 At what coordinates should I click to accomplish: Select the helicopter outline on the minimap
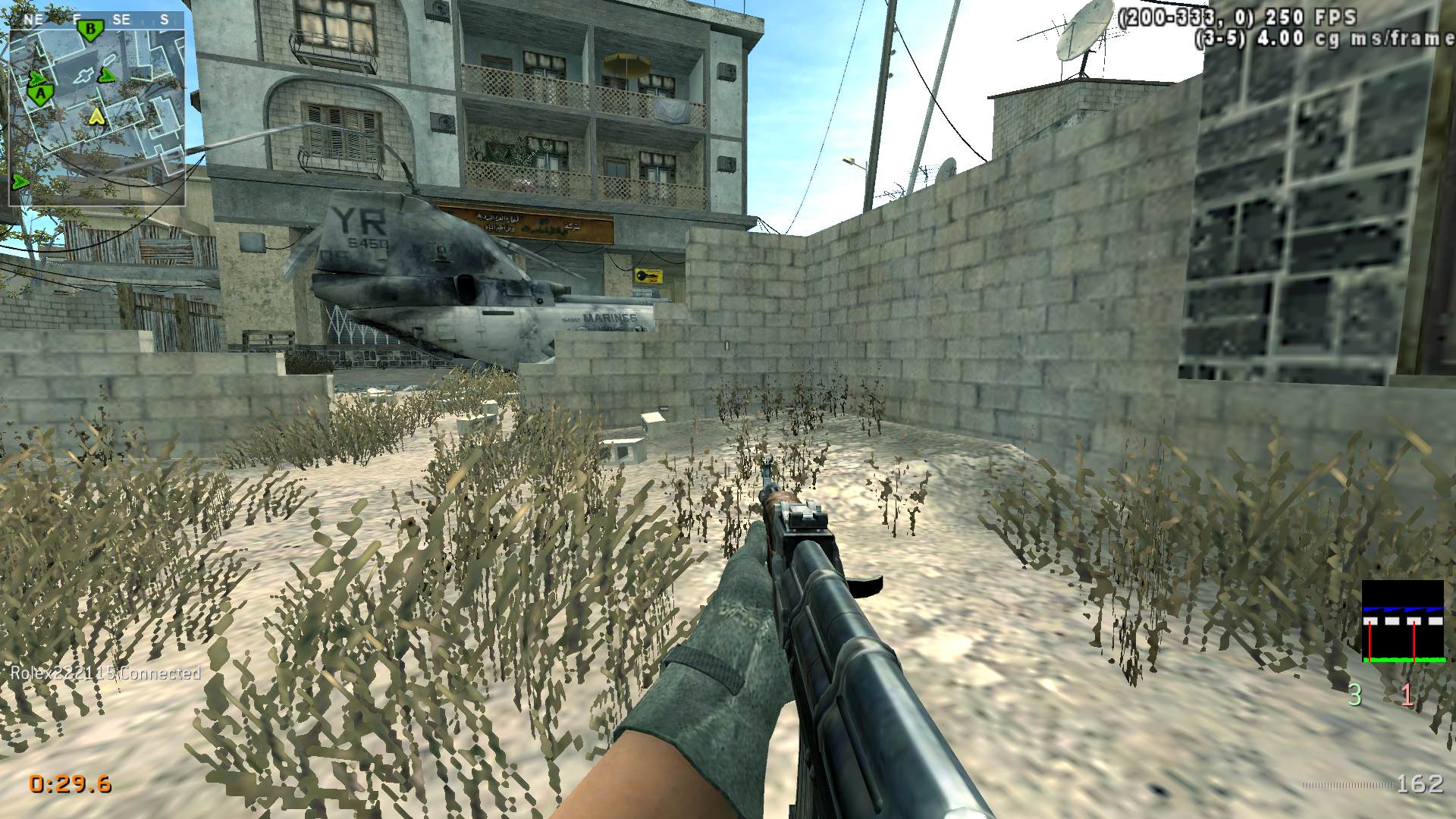(83, 75)
